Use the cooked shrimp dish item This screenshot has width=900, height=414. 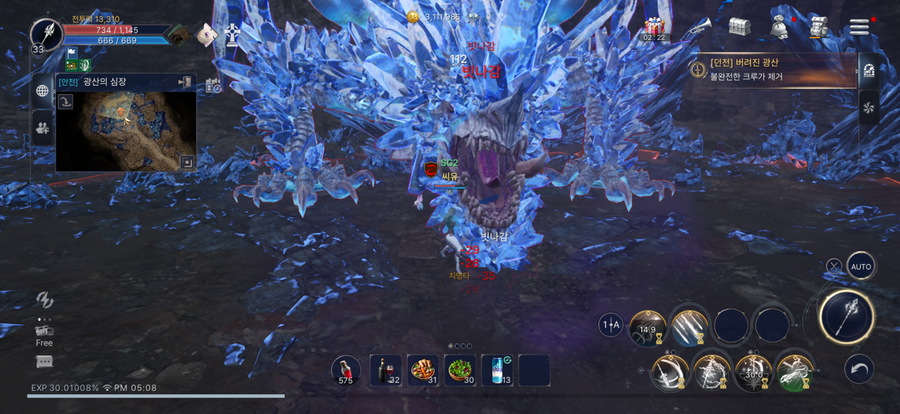[423, 369]
